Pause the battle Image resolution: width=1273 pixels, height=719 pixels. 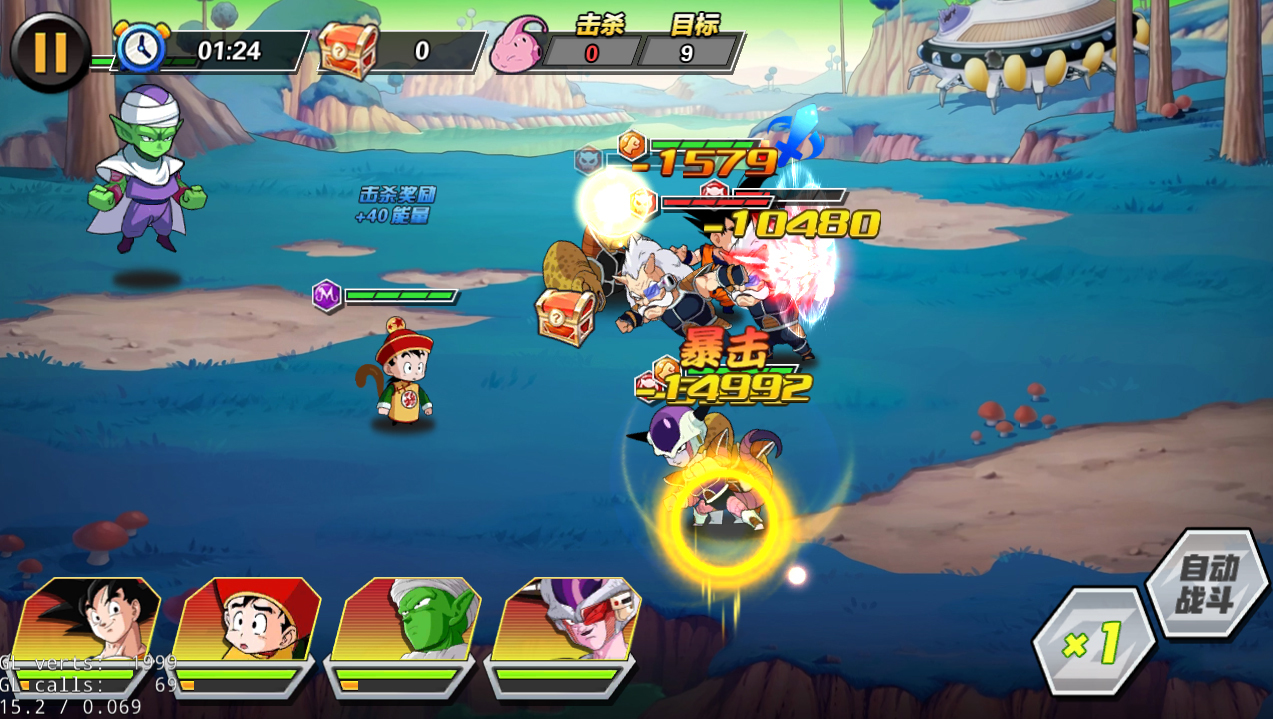(x=50, y=52)
